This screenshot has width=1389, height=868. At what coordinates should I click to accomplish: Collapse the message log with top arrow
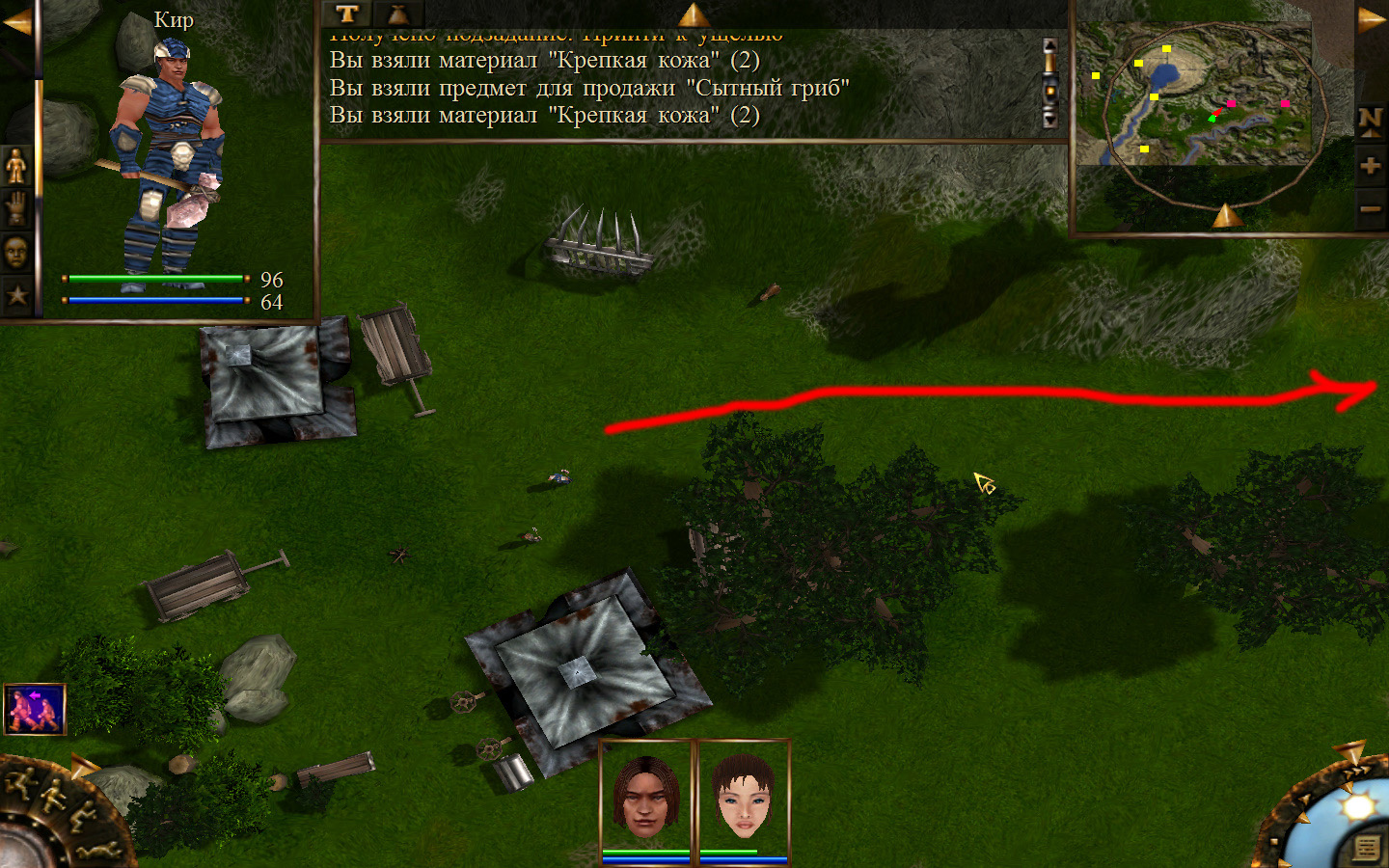[x=693, y=14]
